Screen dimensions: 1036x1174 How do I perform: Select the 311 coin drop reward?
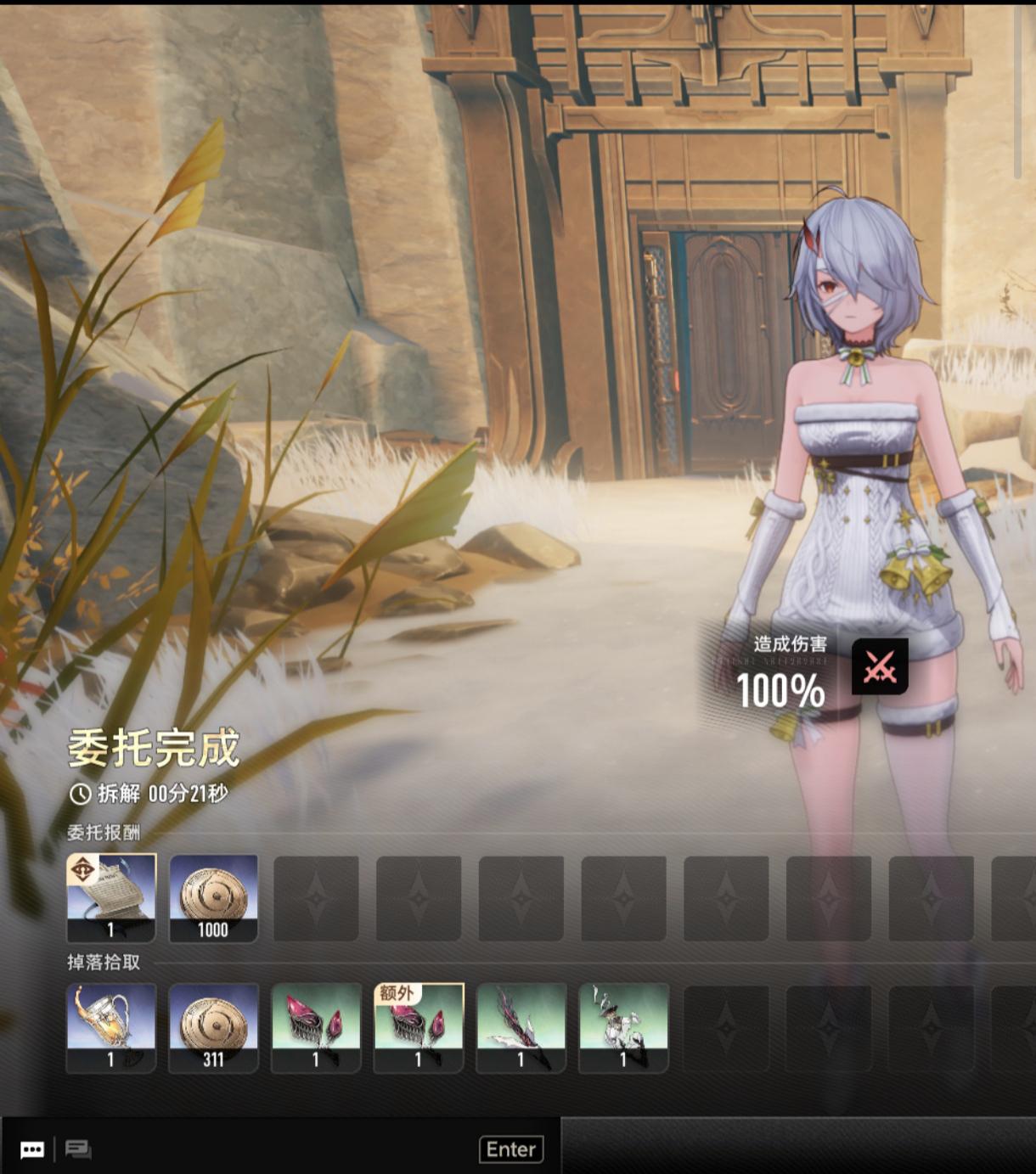pos(213,1027)
